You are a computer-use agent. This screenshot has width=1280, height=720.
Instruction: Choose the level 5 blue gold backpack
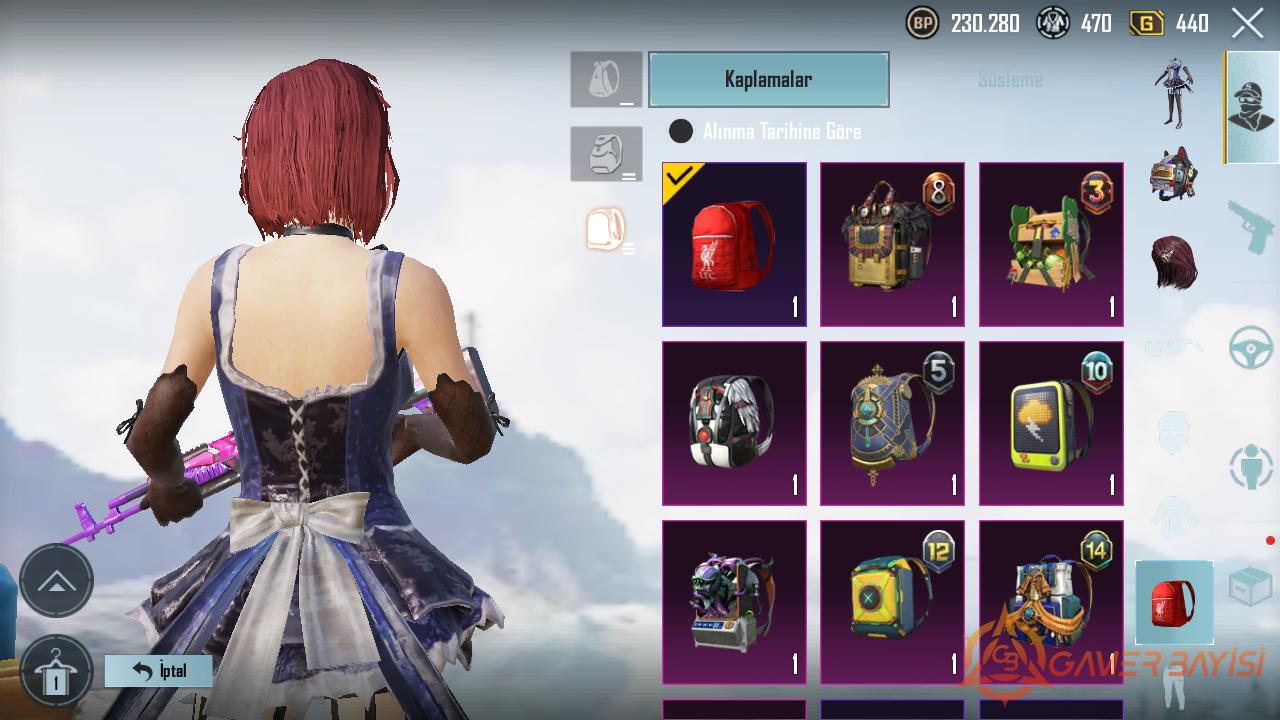pyautogui.click(x=892, y=423)
